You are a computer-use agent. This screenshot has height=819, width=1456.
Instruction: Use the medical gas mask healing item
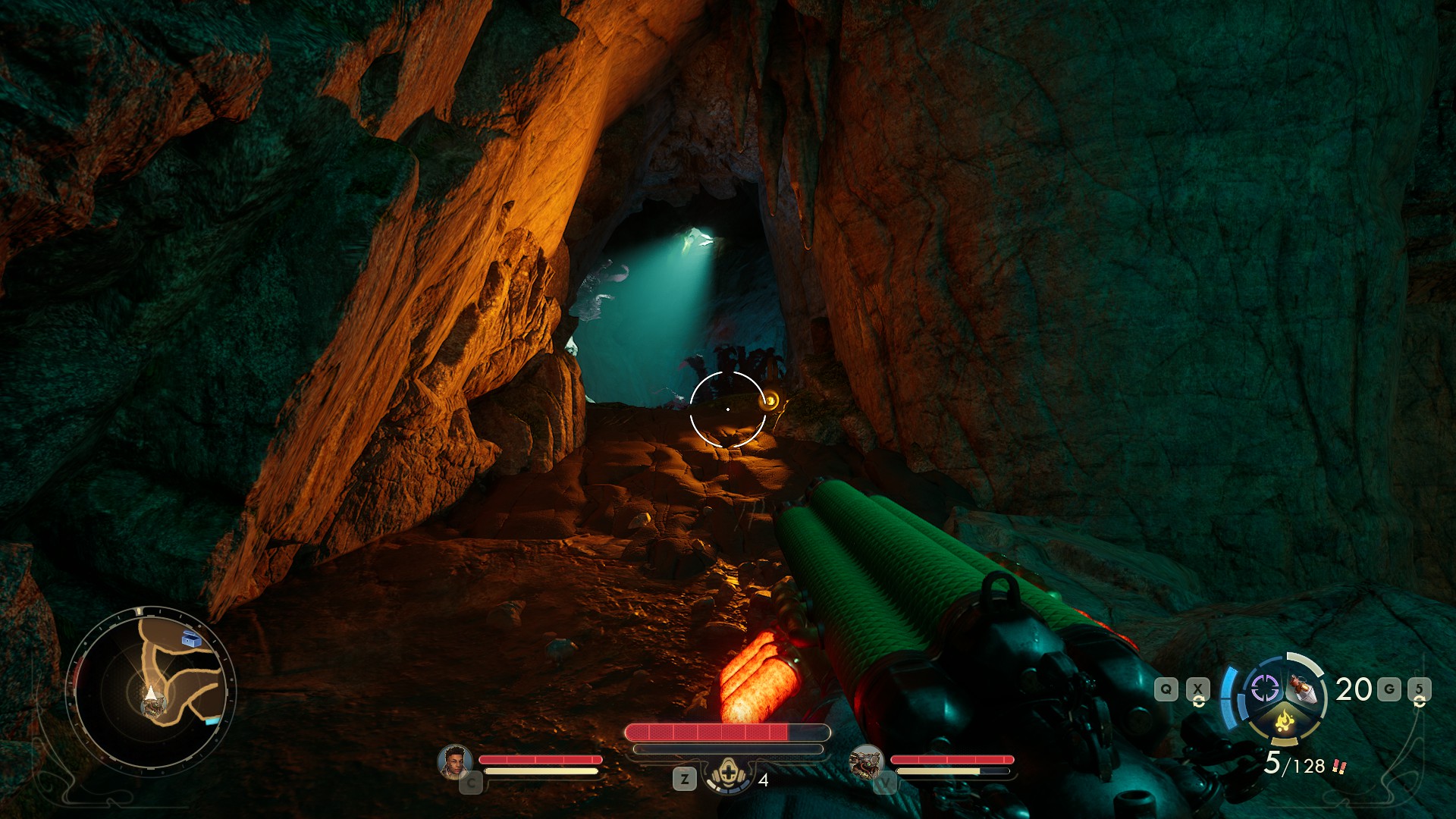click(728, 775)
